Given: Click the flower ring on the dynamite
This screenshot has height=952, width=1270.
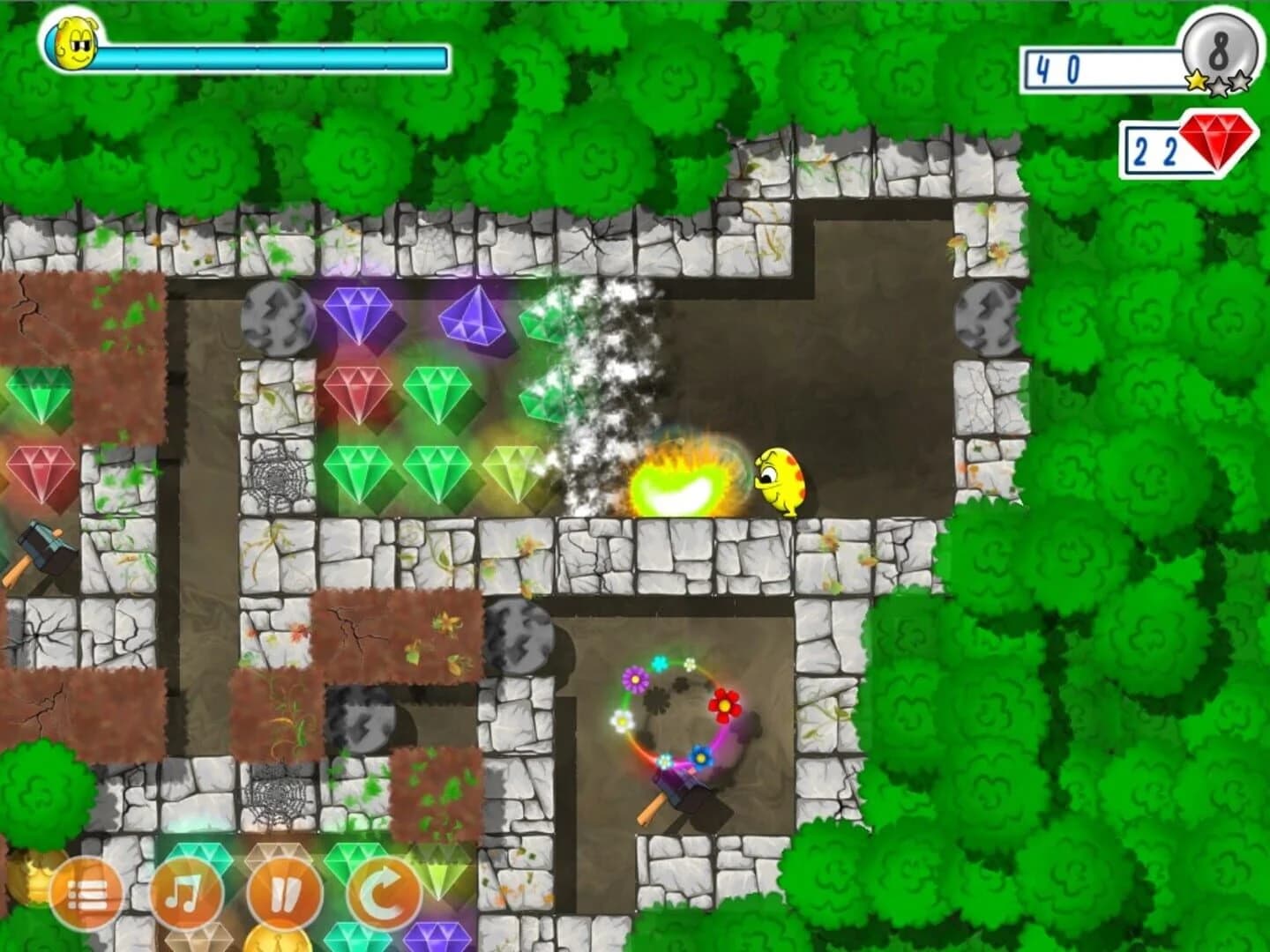Looking at the screenshot, I should 677,714.
